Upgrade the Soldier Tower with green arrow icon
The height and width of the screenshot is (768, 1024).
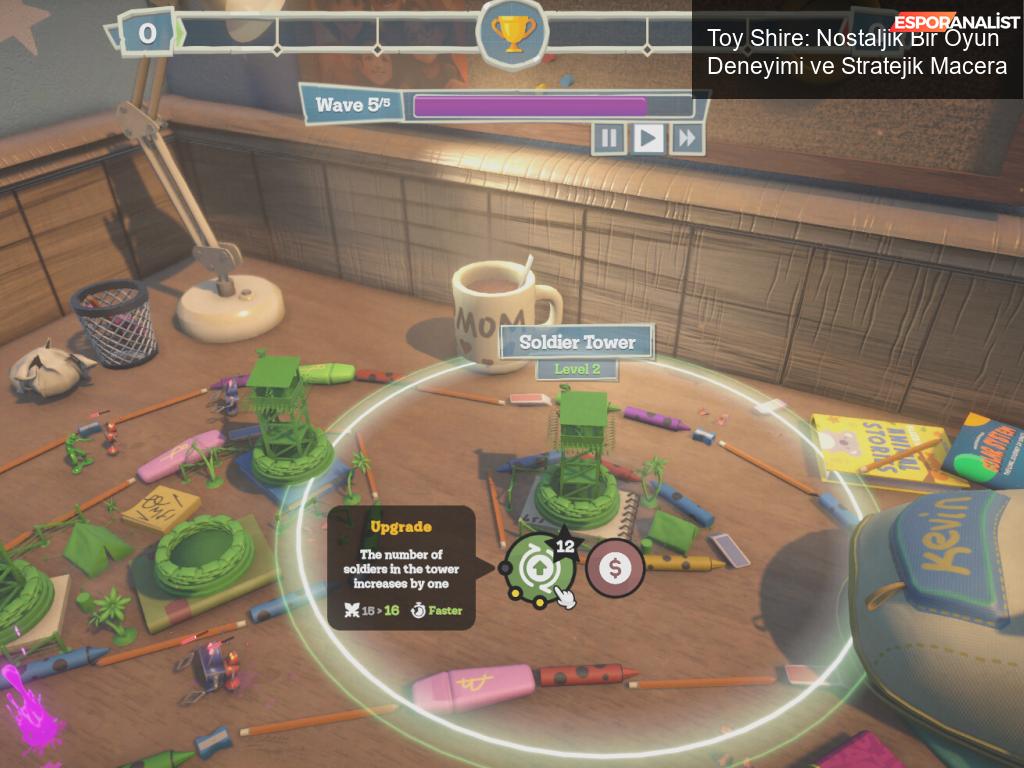coord(538,566)
